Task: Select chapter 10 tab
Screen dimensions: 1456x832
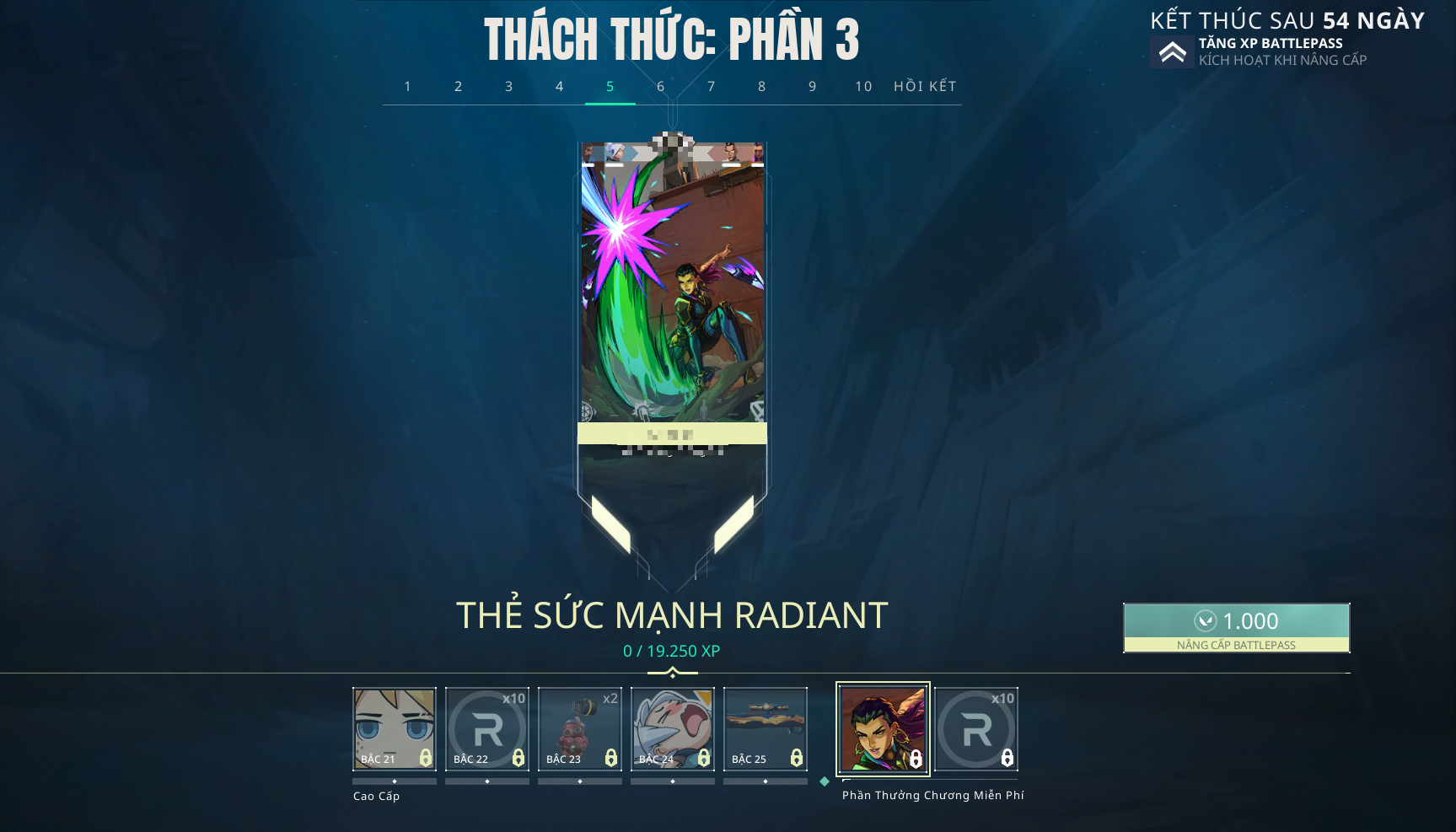Action: [863, 87]
